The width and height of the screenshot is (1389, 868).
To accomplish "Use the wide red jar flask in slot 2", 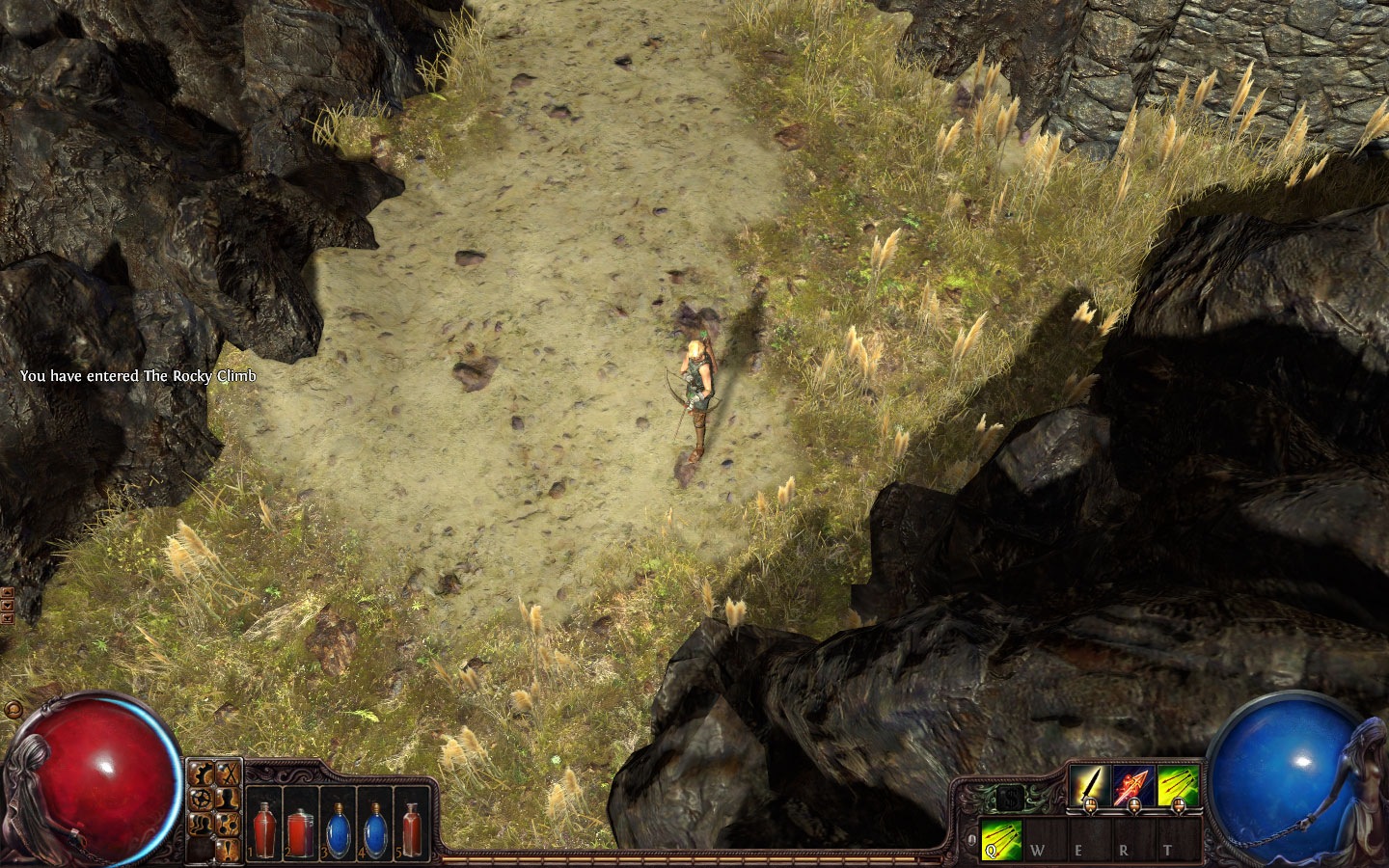I will (x=300, y=833).
